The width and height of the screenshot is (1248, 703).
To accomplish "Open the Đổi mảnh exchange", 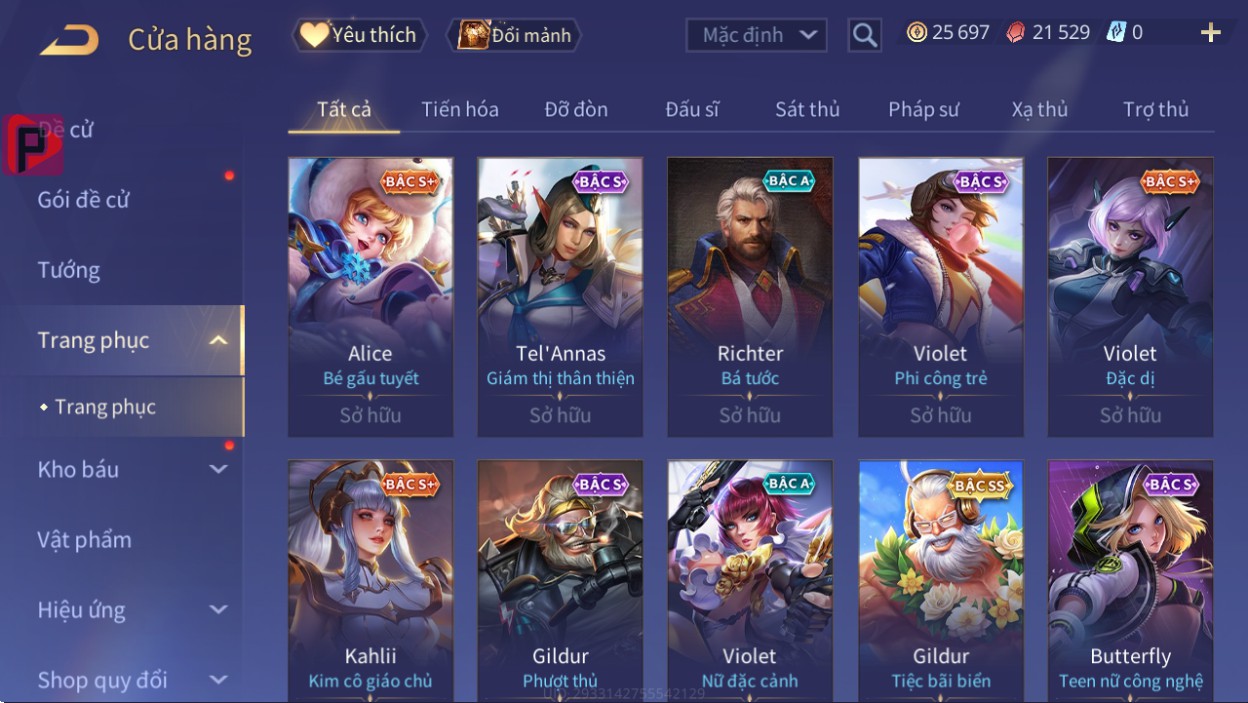I will point(515,35).
